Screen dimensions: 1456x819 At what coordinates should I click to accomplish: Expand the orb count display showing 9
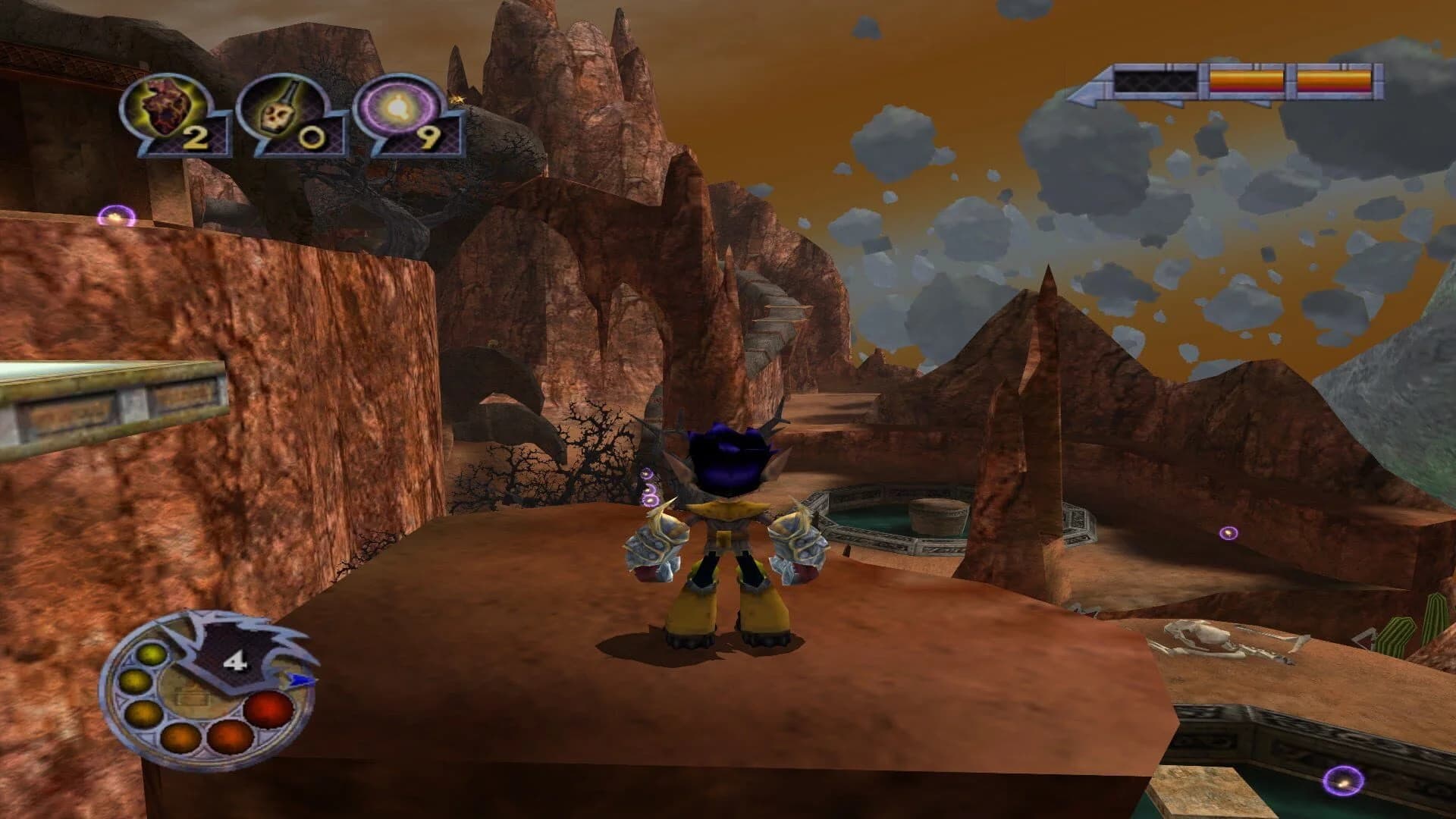click(430, 136)
